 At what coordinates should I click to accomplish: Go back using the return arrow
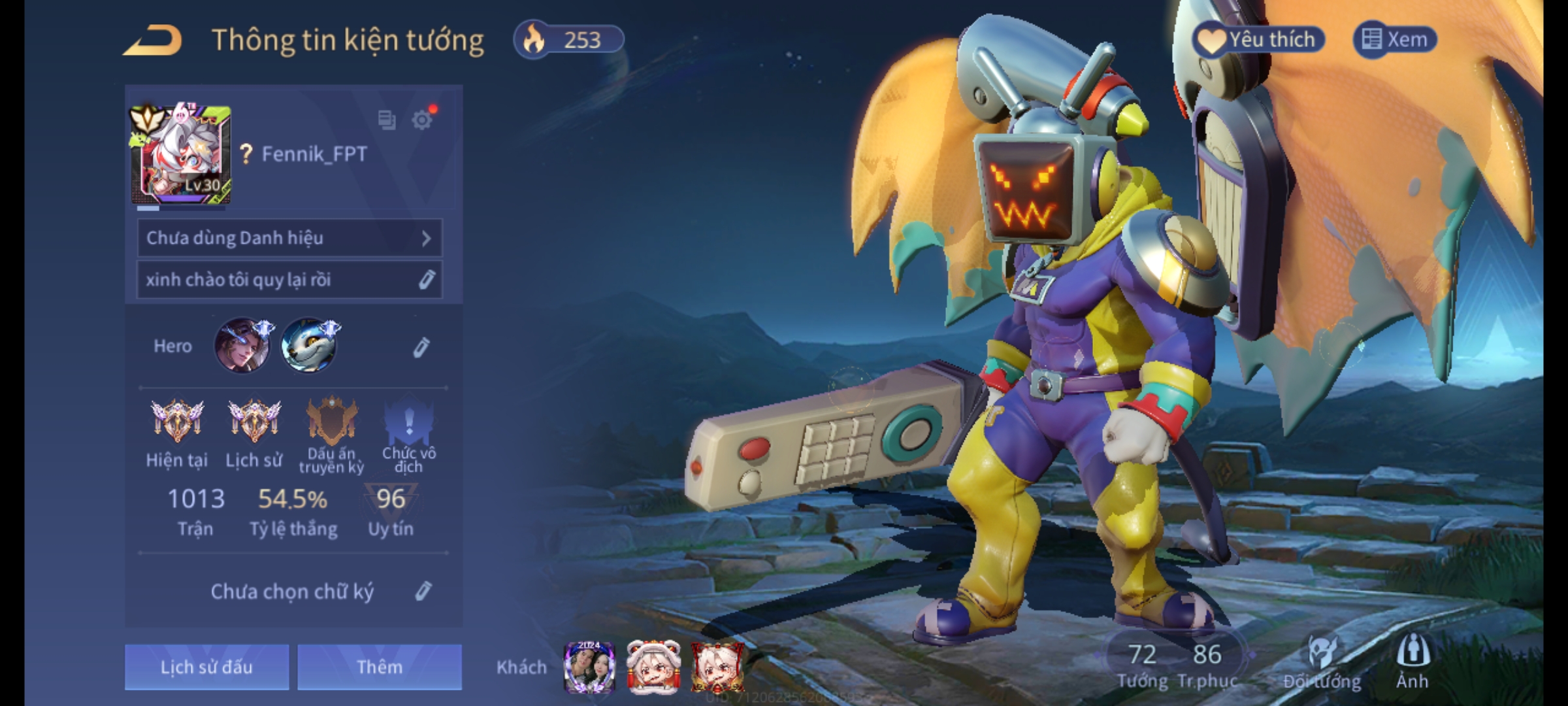[x=153, y=41]
